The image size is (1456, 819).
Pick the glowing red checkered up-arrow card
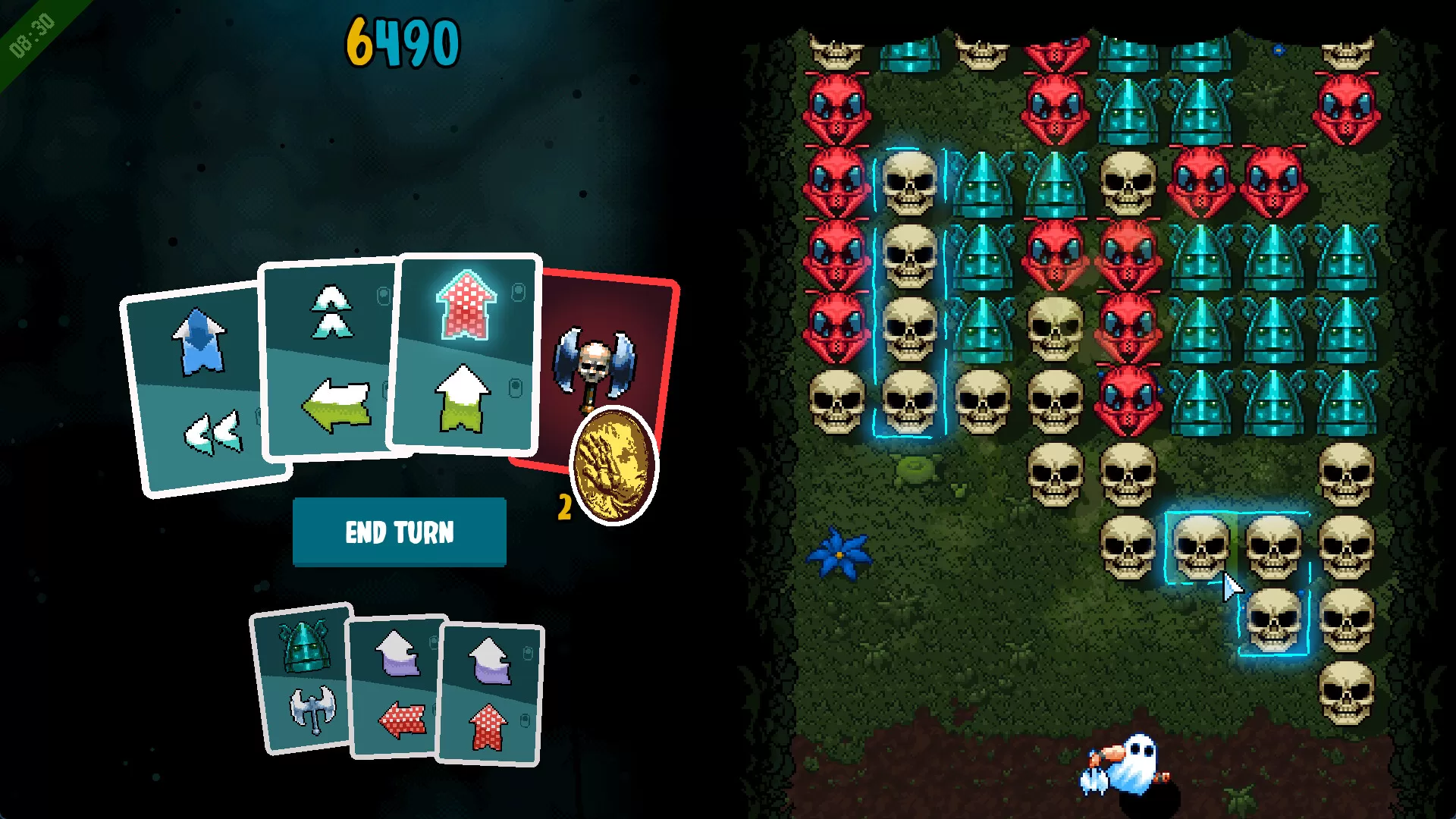464,353
